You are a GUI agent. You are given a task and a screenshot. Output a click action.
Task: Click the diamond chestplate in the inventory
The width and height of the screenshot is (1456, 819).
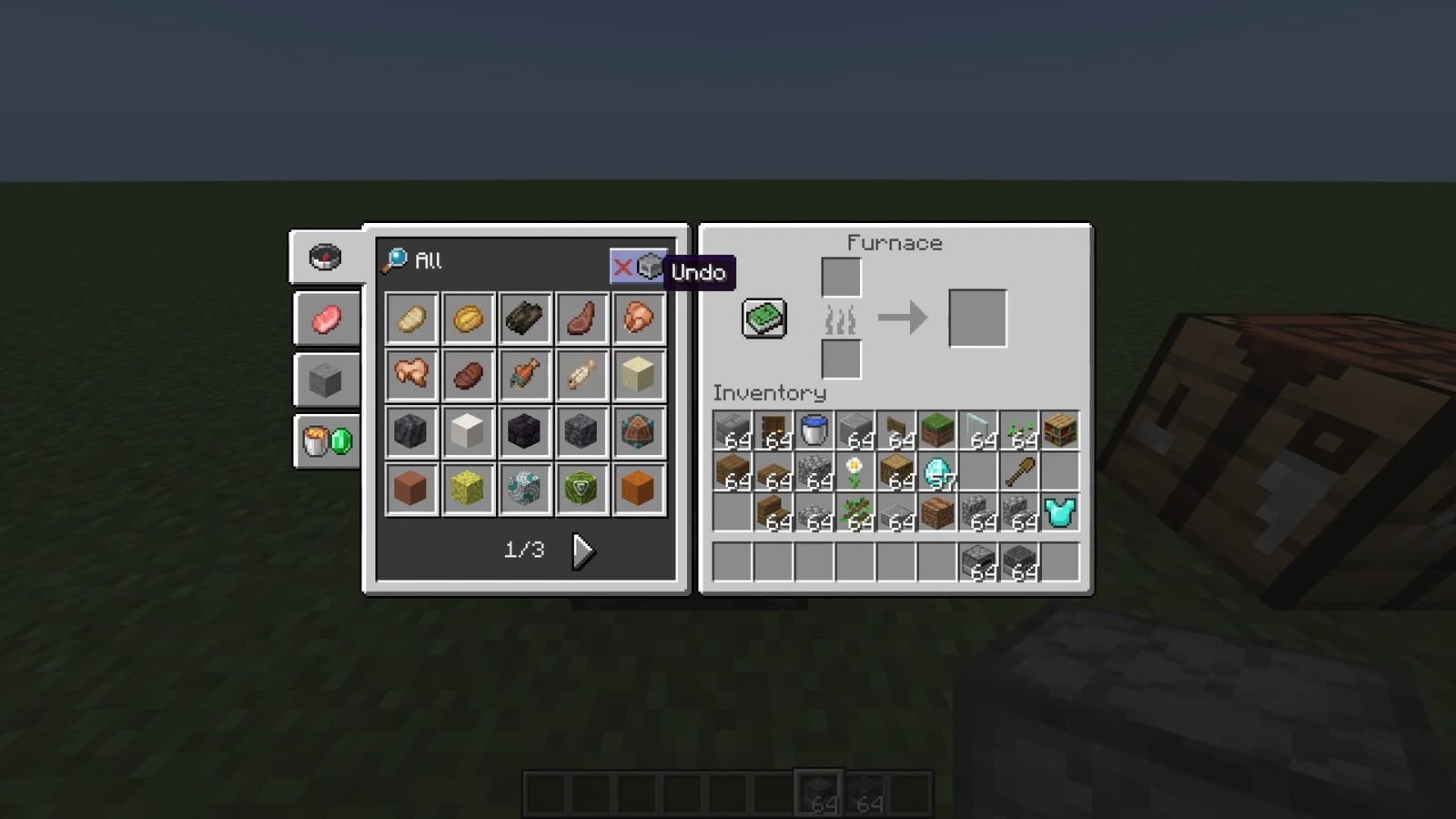click(x=1058, y=512)
